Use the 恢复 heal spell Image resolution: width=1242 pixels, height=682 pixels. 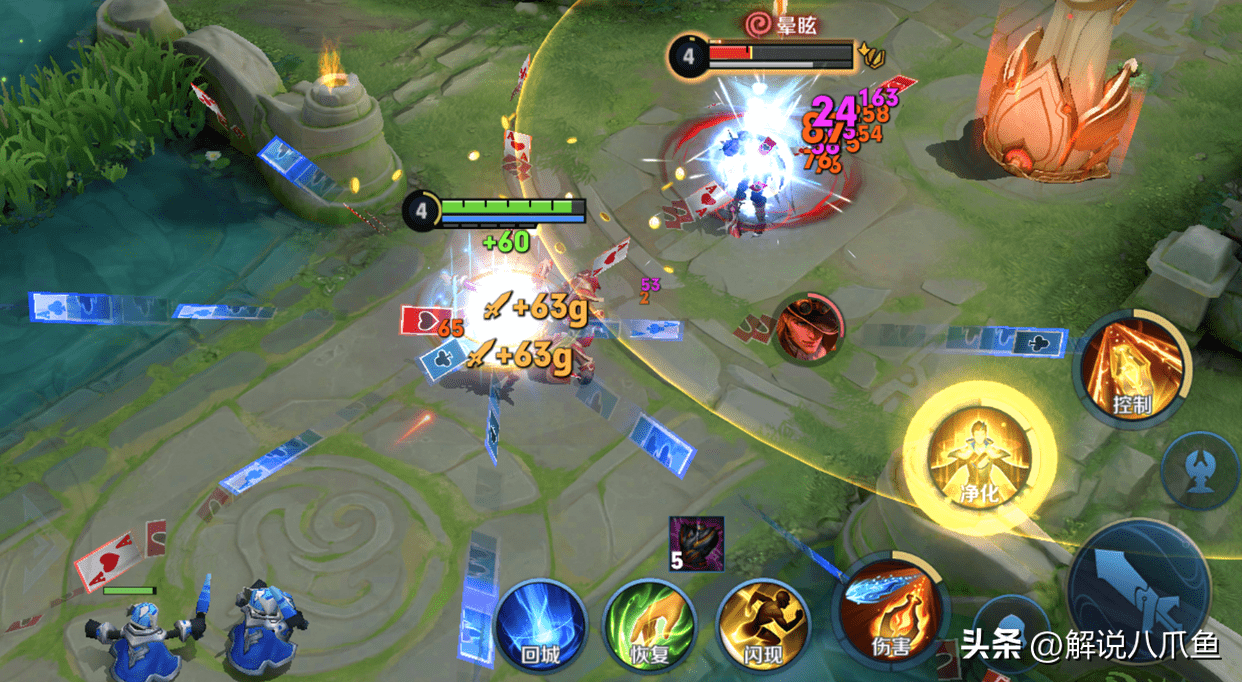(x=648, y=622)
